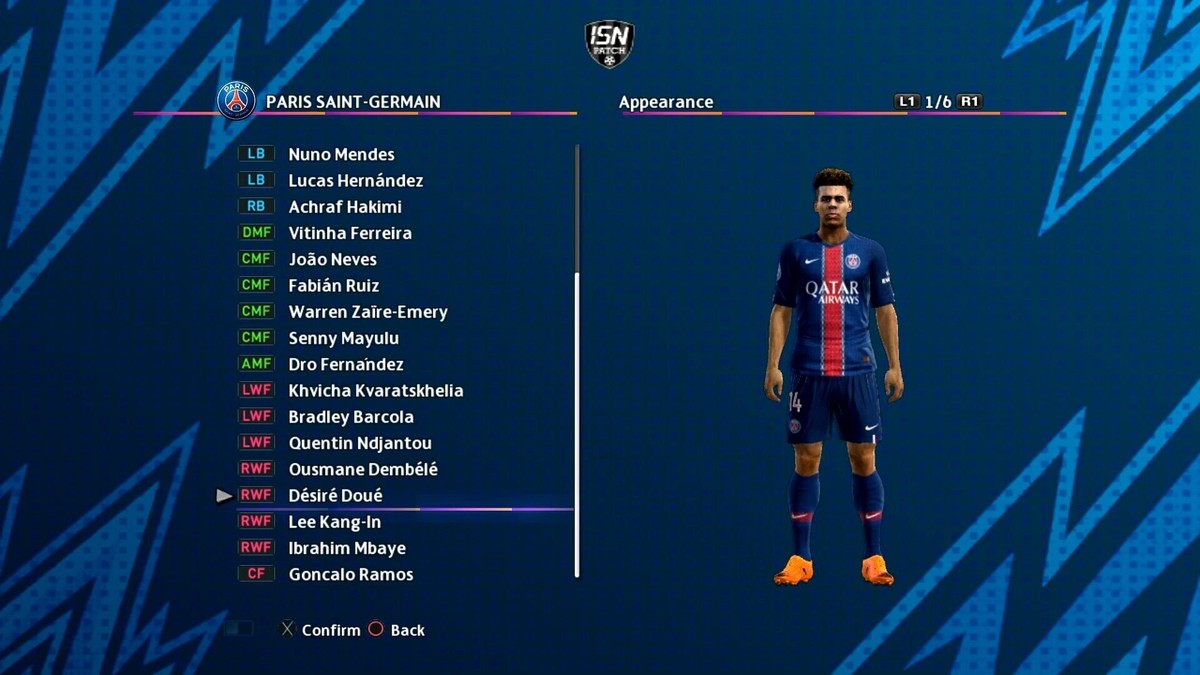Open the Appearance page header

(x=666, y=102)
